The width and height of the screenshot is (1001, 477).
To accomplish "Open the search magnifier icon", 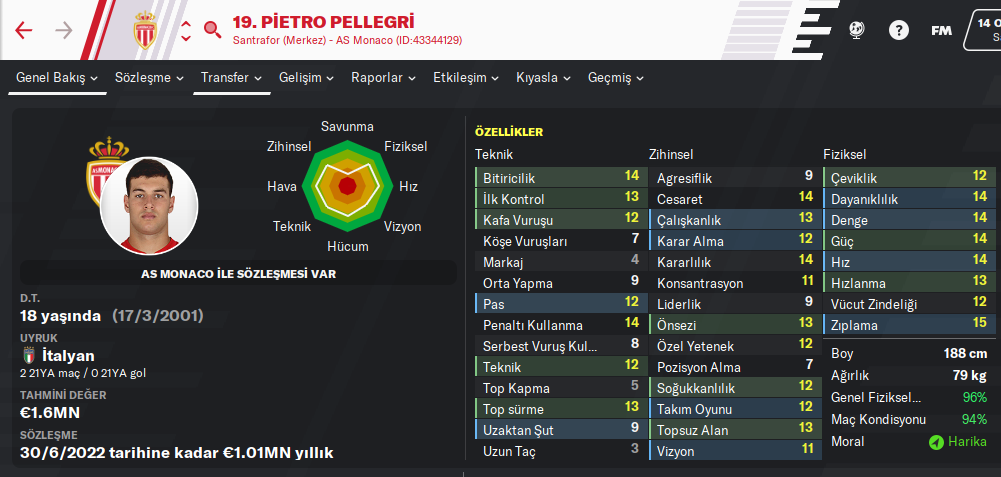I will click(x=212, y=29).
